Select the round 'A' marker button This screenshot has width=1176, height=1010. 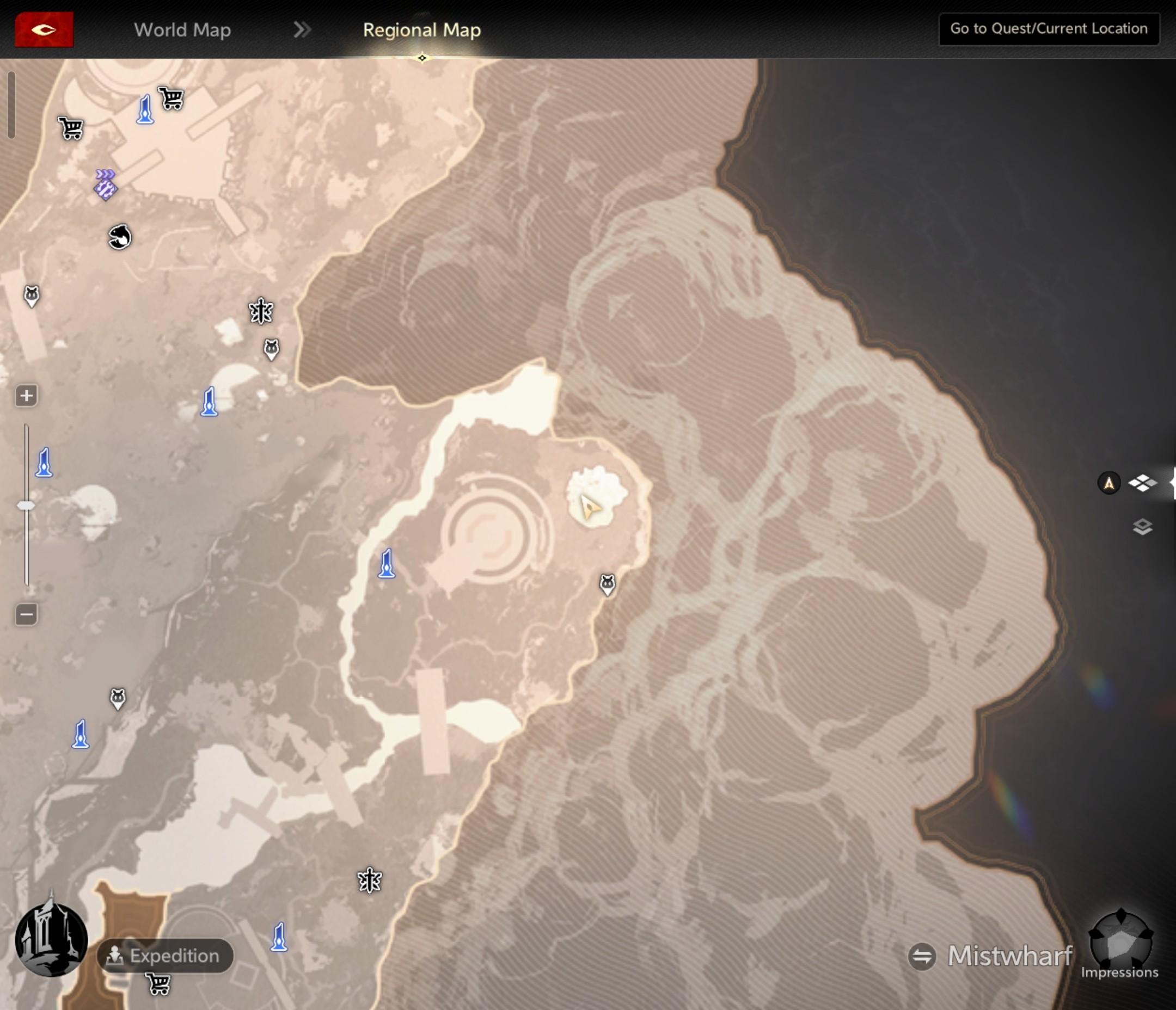(x=1108, y=483)
